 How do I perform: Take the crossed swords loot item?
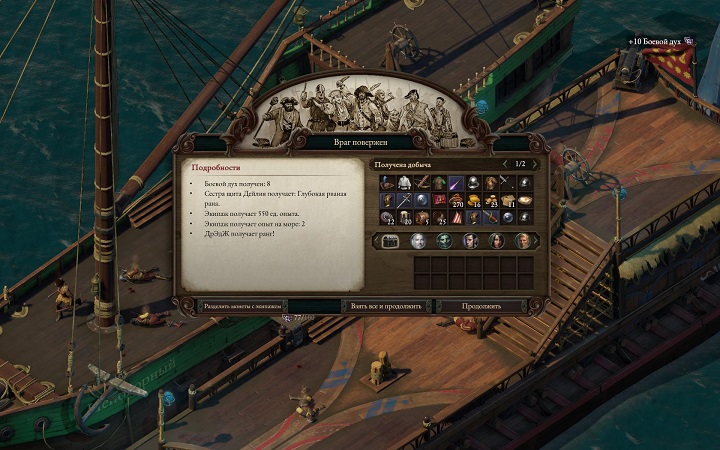[507, 183]
